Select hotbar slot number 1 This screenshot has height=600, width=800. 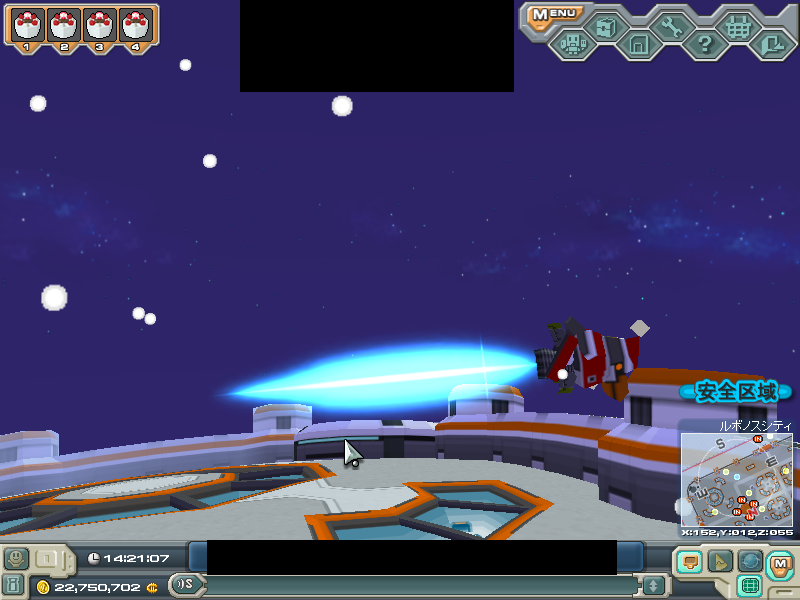(26, 26)
